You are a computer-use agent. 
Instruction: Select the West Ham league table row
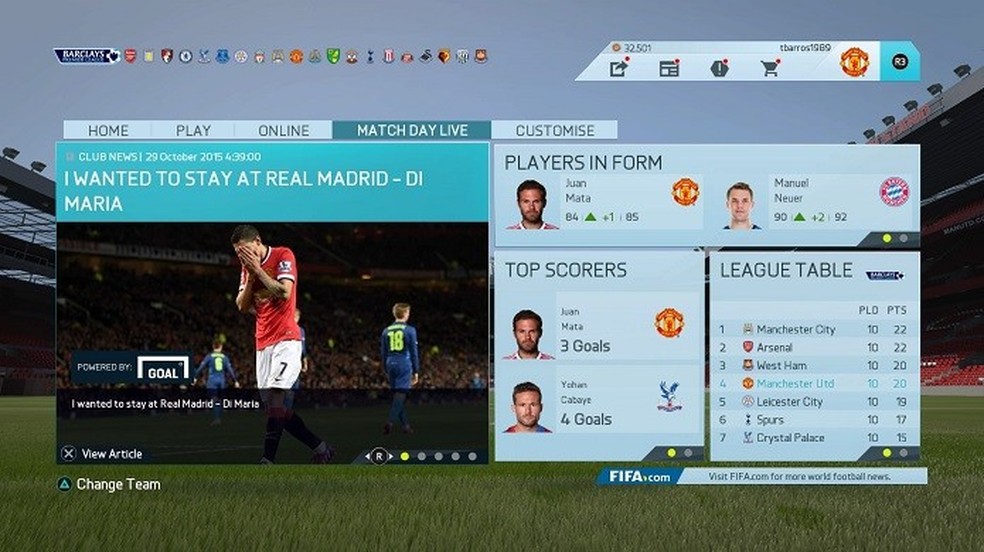click(x=811, y=365)
